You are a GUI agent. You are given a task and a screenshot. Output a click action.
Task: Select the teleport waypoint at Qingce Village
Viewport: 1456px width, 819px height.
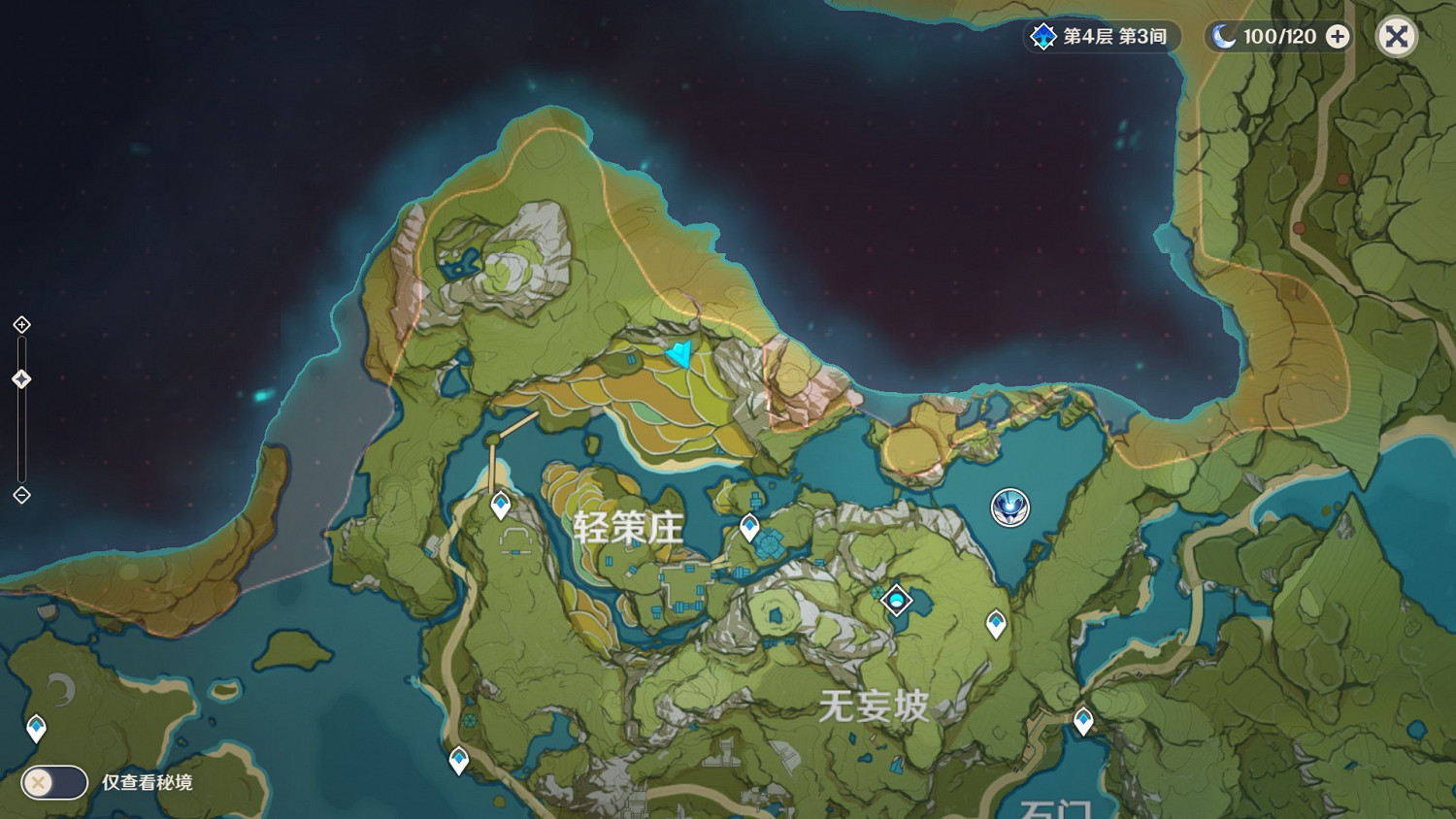click(499, 504)
